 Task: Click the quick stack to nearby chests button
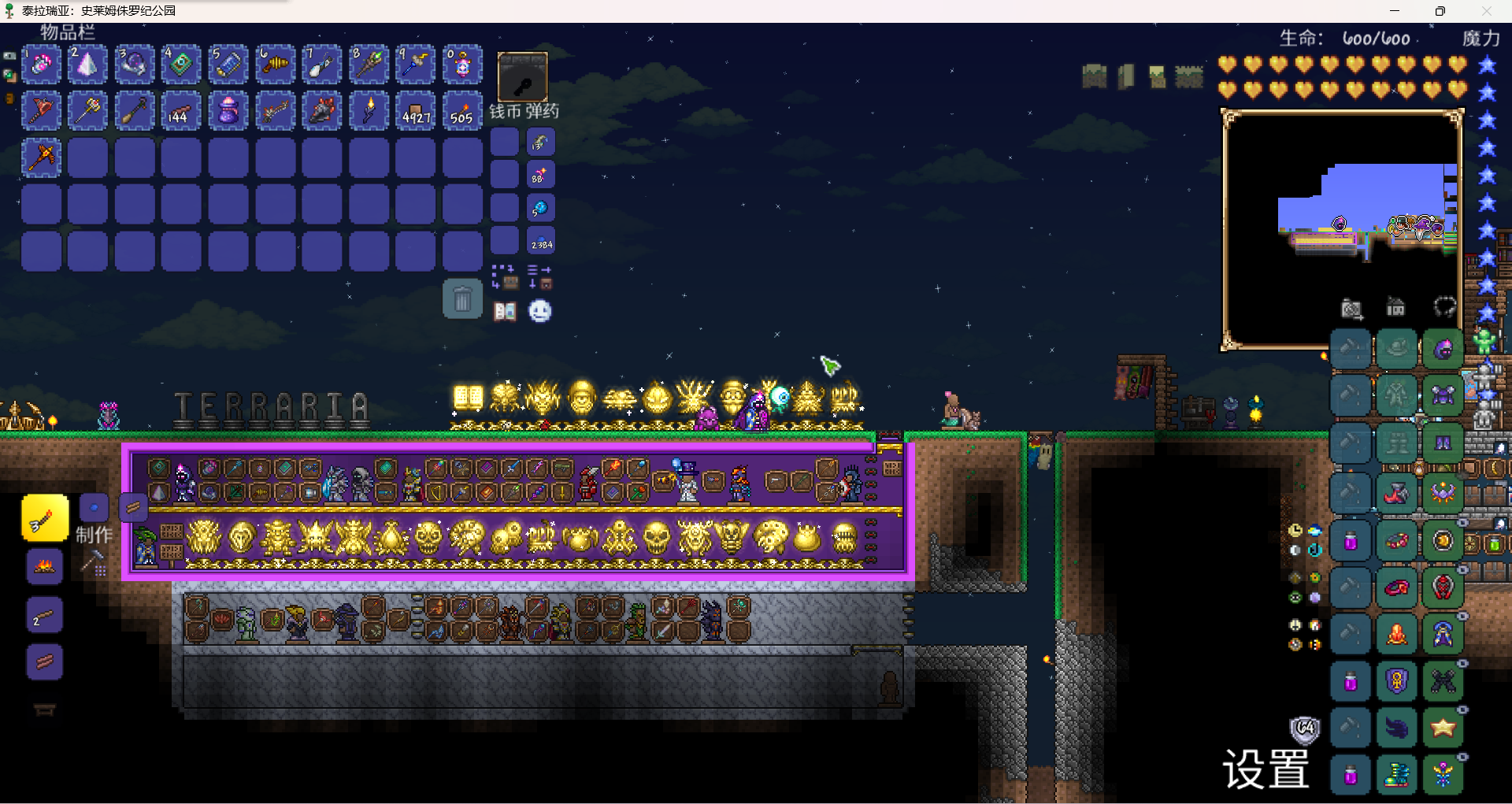505,276
